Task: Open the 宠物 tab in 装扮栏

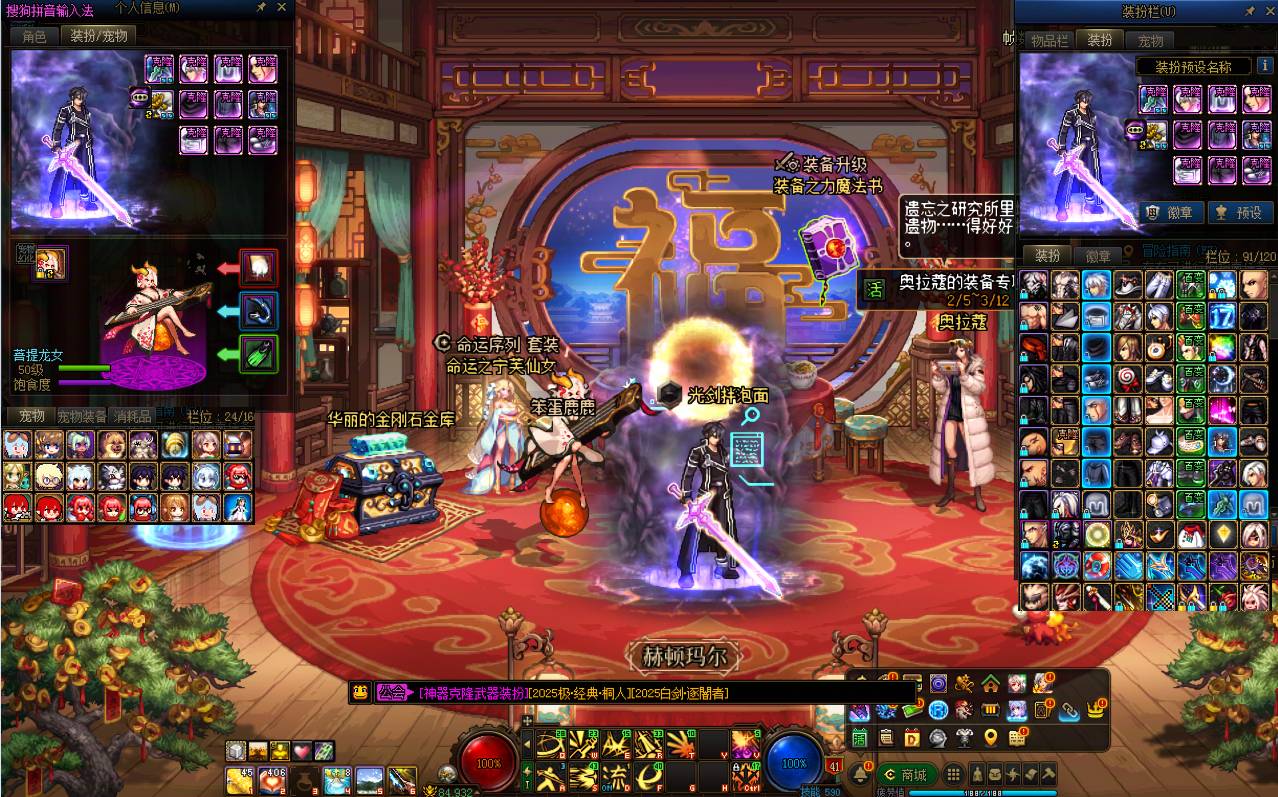Action: pyautogui.click(x=1150, y=40)
